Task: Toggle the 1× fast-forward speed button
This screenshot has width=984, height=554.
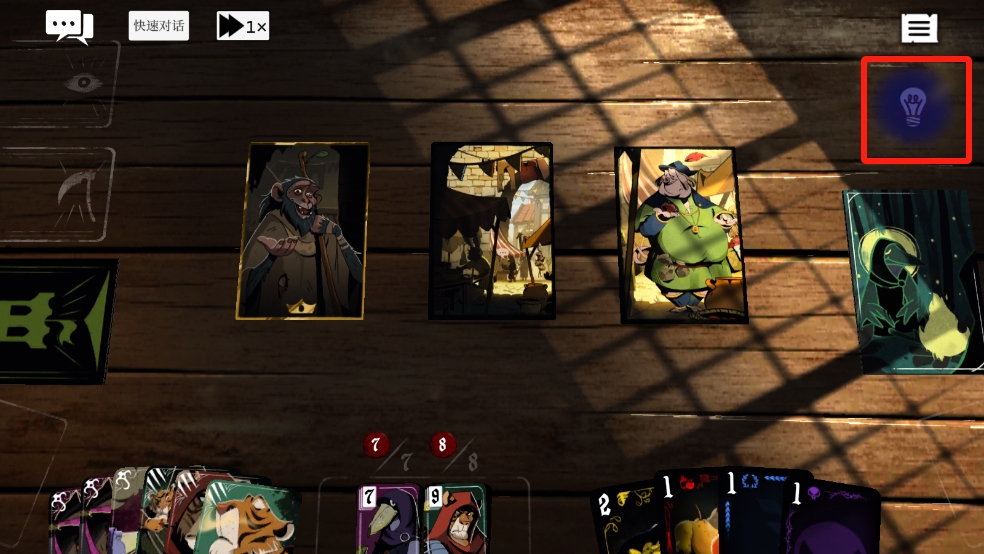Action: click(x=243, y=26)
